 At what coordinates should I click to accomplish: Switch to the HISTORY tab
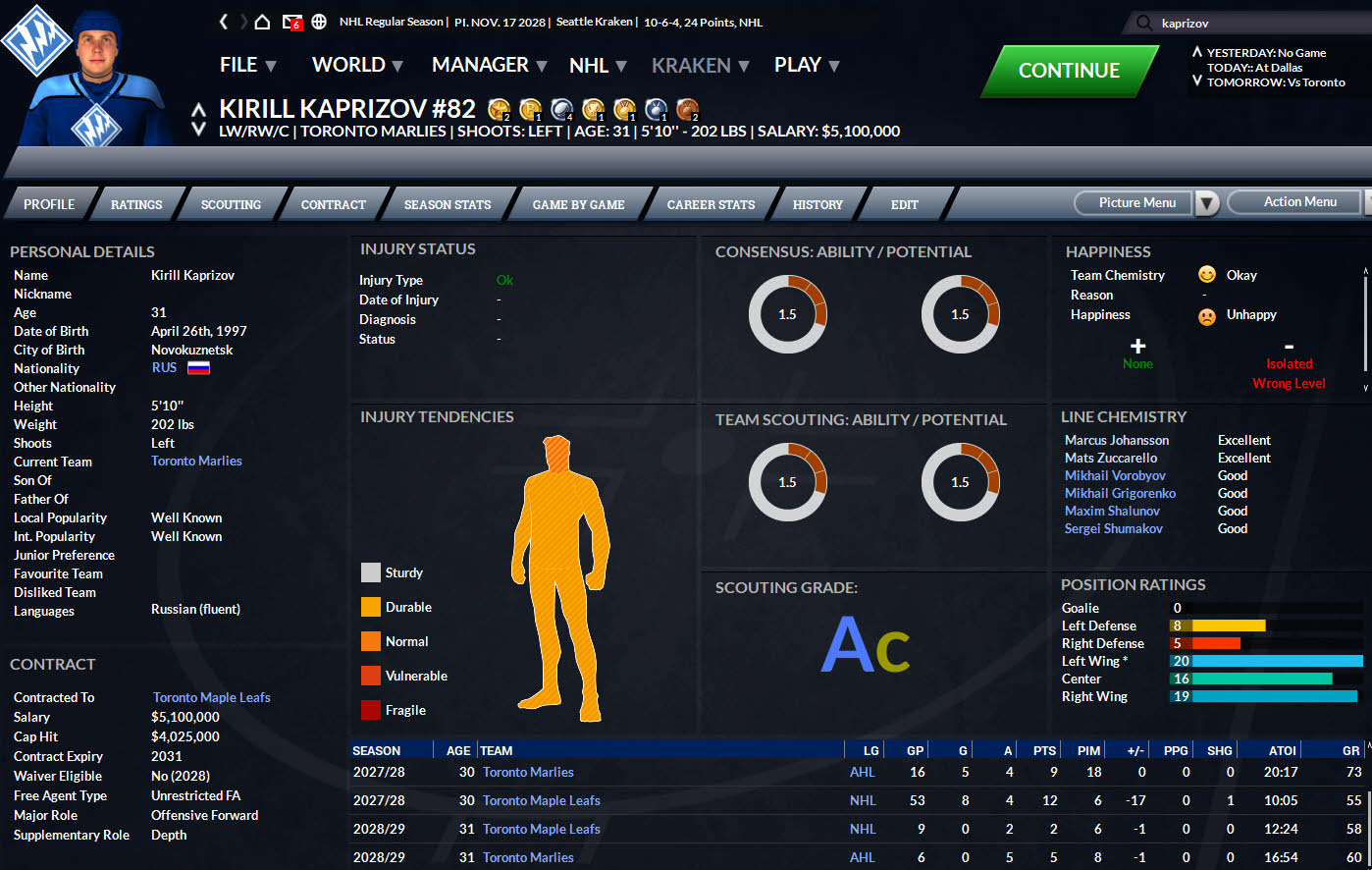(x=818, y=205)
